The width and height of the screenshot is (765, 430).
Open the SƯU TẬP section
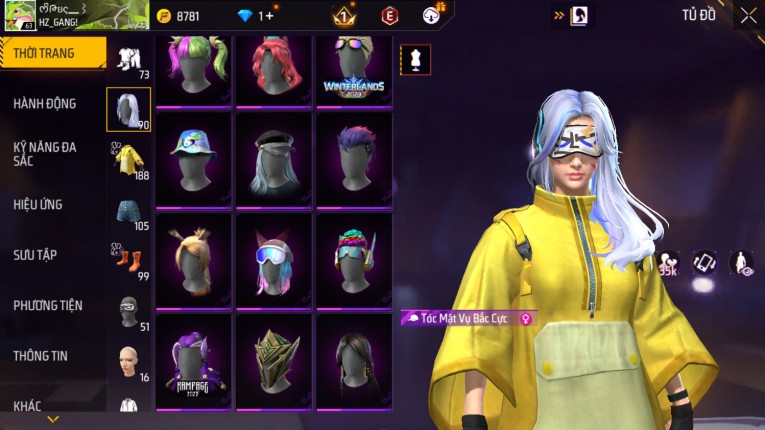[x=38, y=255]
